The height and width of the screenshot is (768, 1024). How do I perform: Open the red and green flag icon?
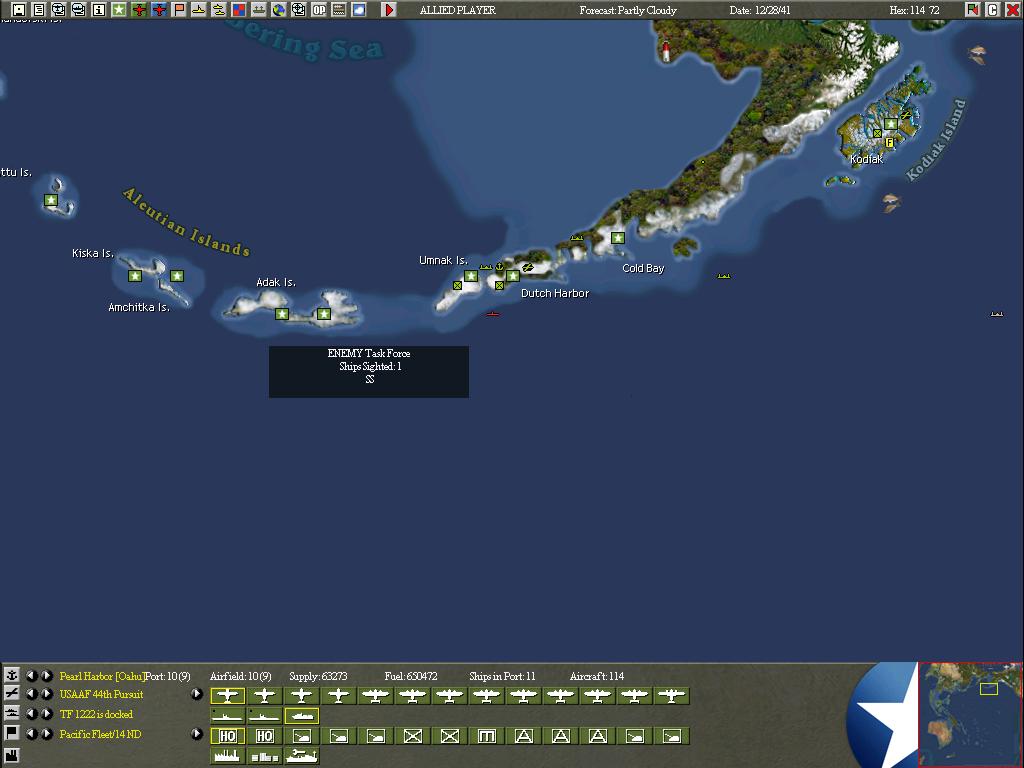[973, 10]
